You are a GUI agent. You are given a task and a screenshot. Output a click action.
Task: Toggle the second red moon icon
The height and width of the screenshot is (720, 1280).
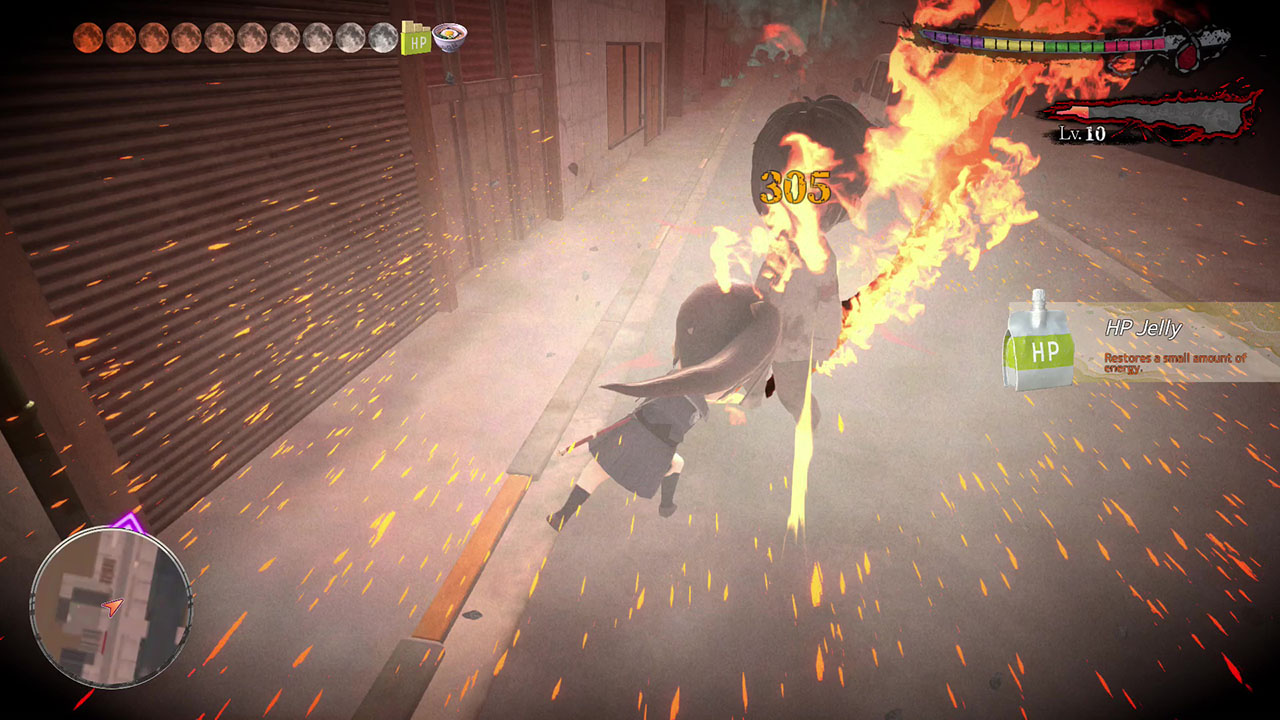[122, 35]
